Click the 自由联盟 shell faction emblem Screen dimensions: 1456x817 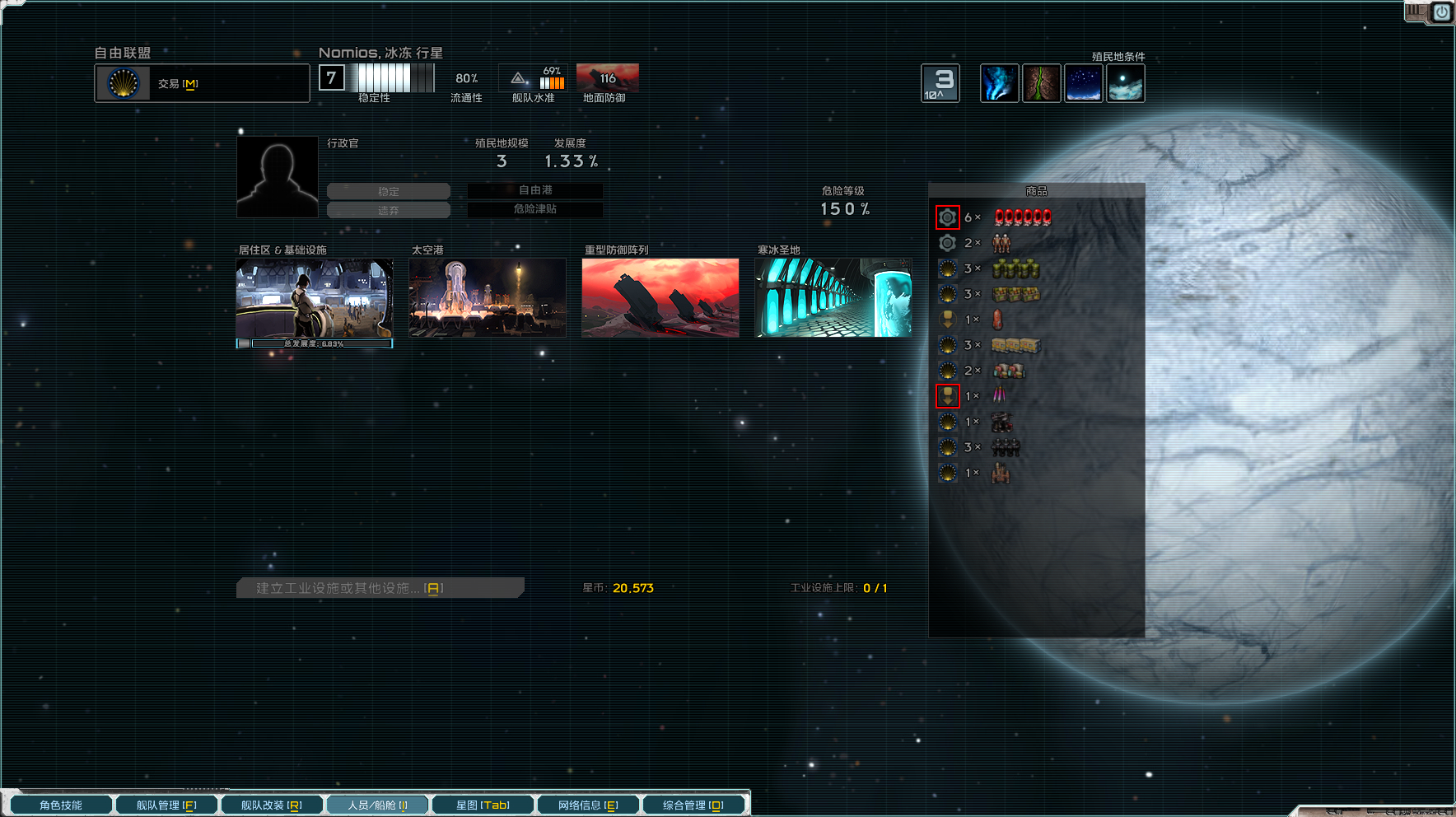[123, 82]
